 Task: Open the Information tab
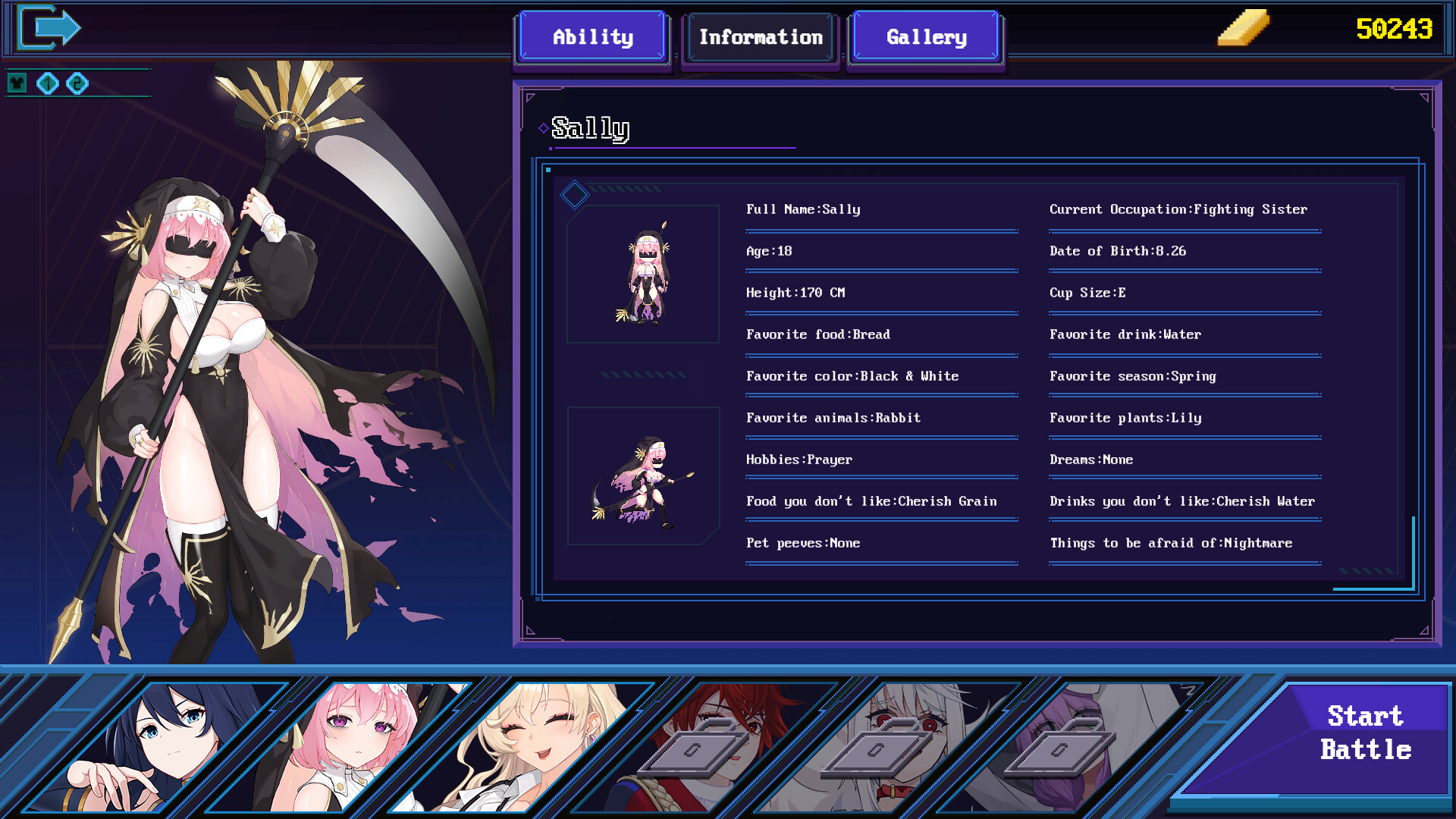(x=761, y=36)
